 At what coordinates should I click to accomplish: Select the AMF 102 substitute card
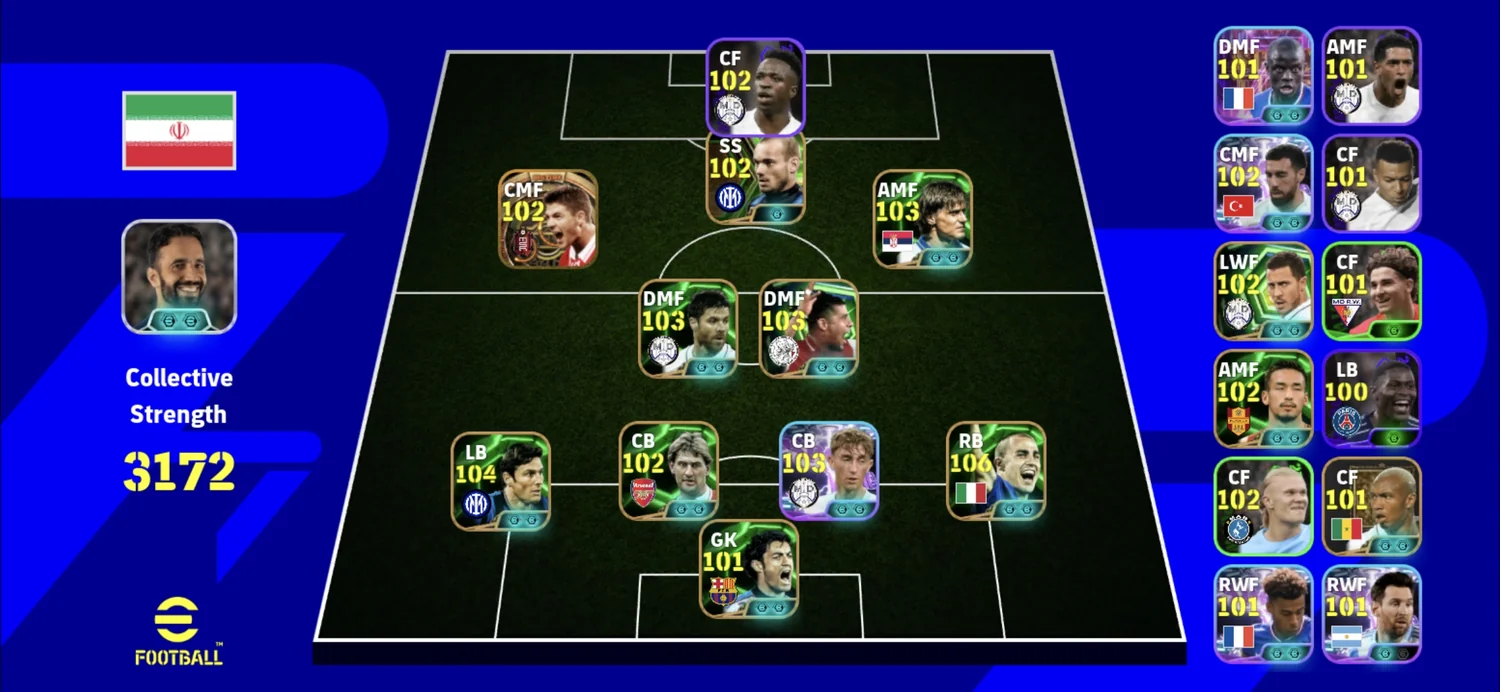click(x=1263, y=399)
